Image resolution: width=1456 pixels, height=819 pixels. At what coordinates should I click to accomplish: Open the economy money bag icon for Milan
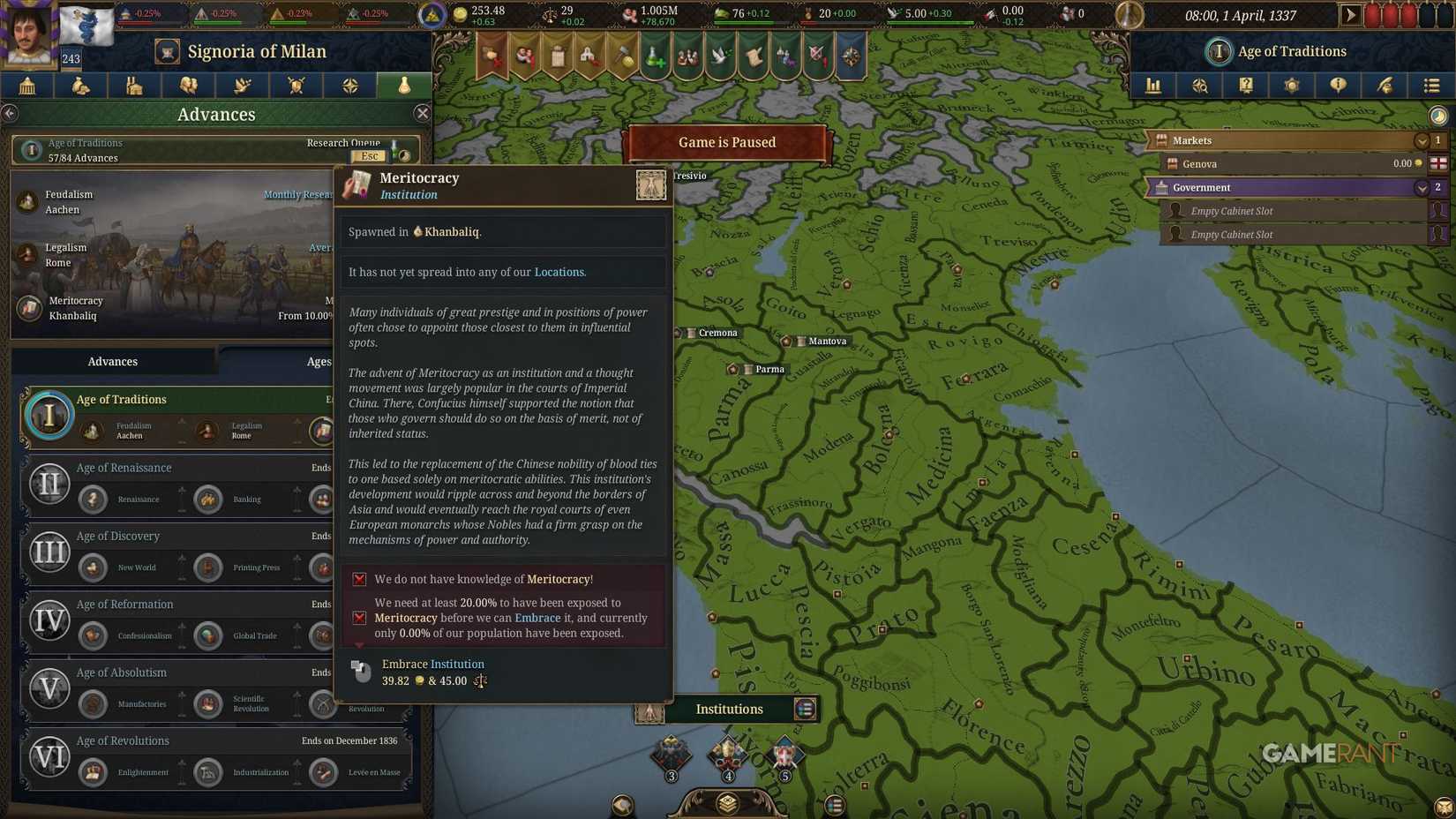point(80,86)
